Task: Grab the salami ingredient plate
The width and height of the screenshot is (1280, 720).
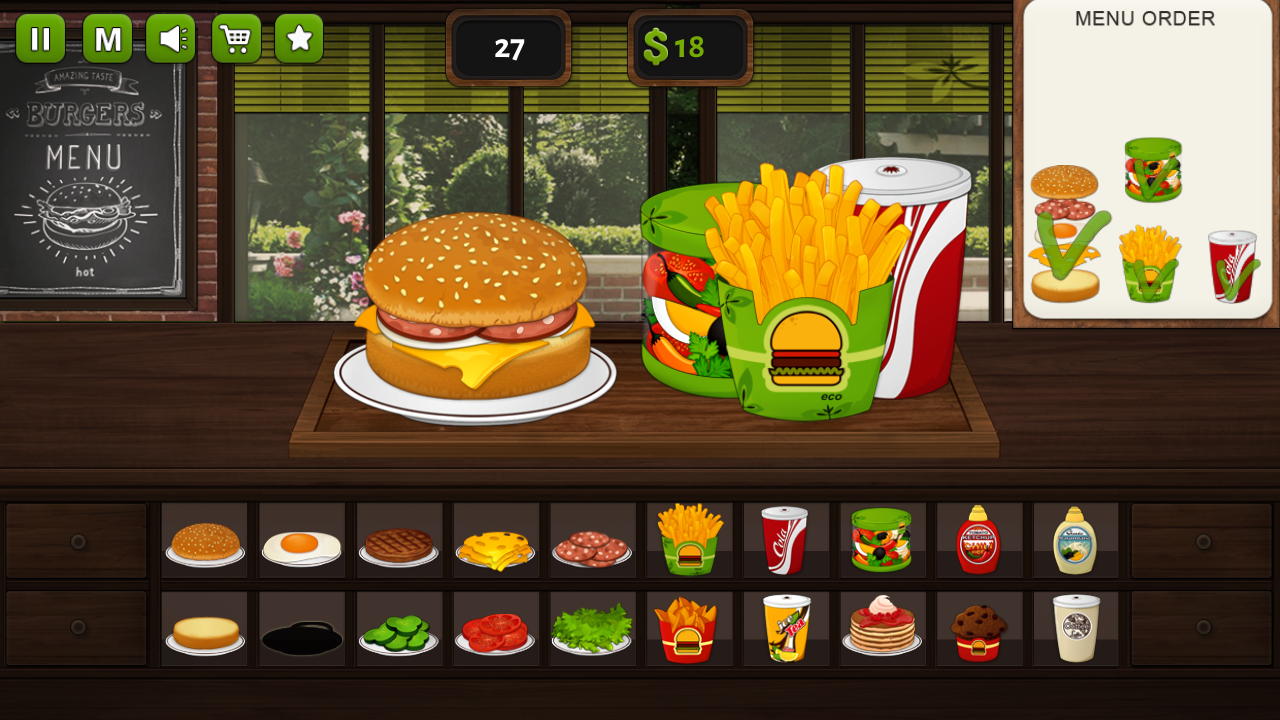Action: [592, 540]
